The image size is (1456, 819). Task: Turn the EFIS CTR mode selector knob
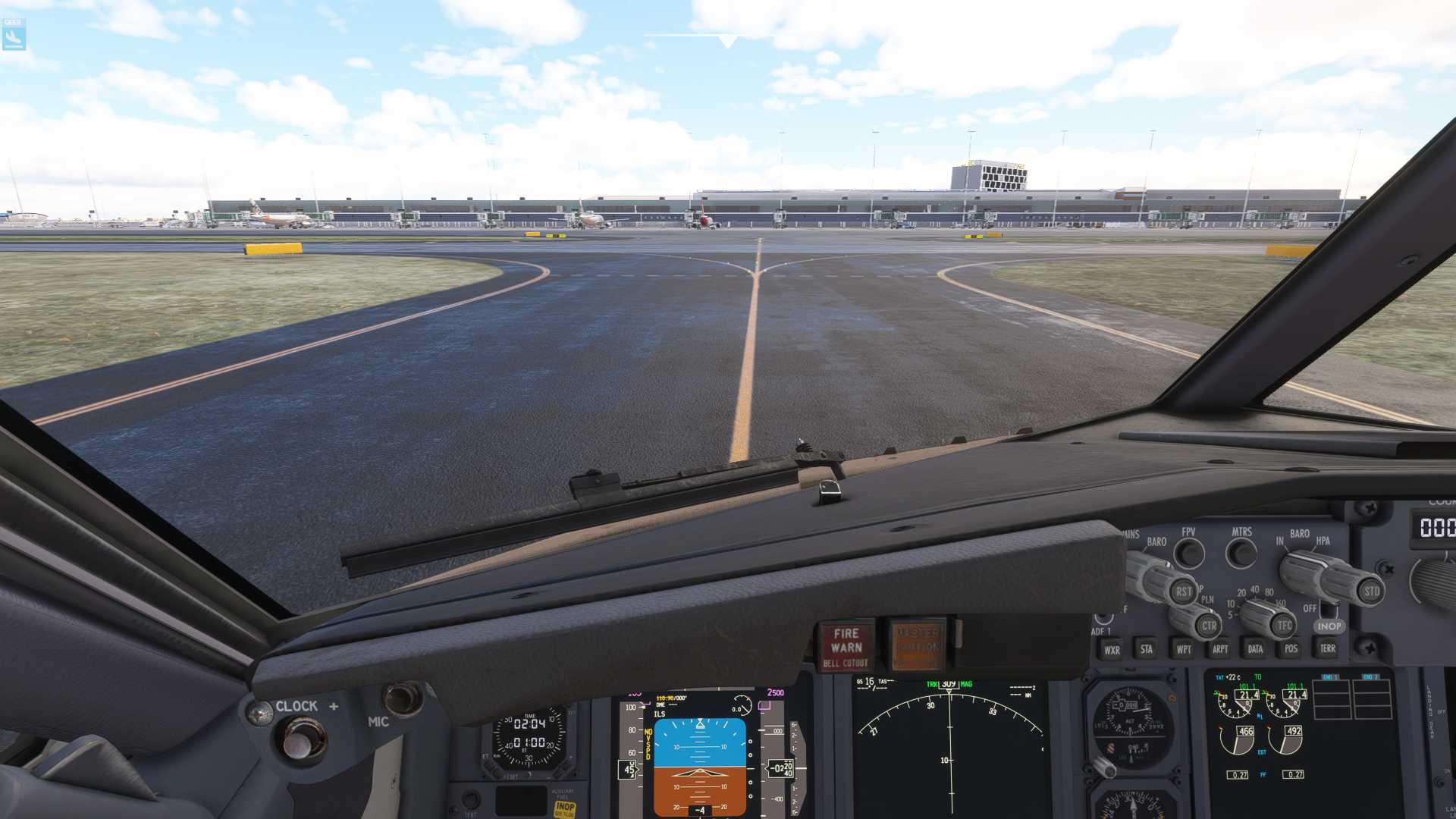pyautogui.click(x=1209, y=625)
